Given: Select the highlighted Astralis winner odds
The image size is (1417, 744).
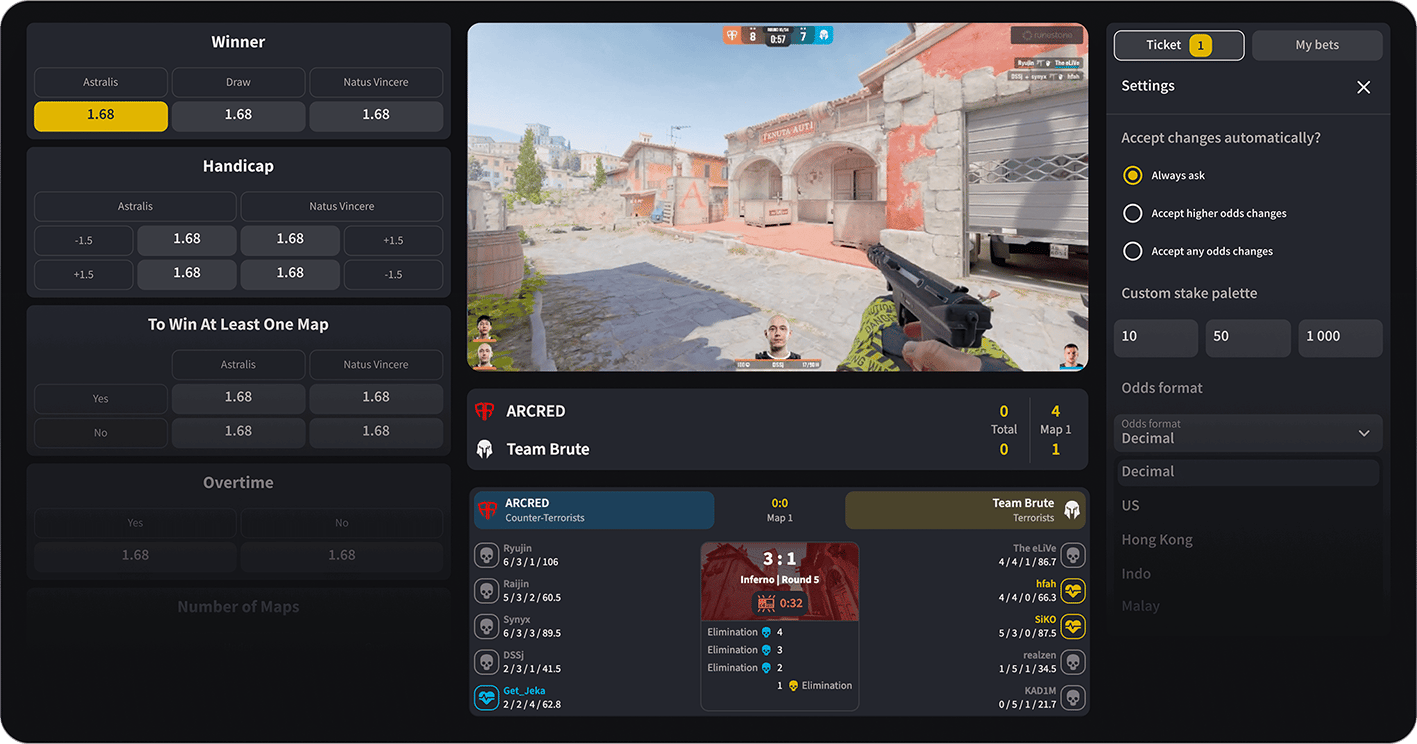Looking at the screenshot, I should (x=101, y=115).
